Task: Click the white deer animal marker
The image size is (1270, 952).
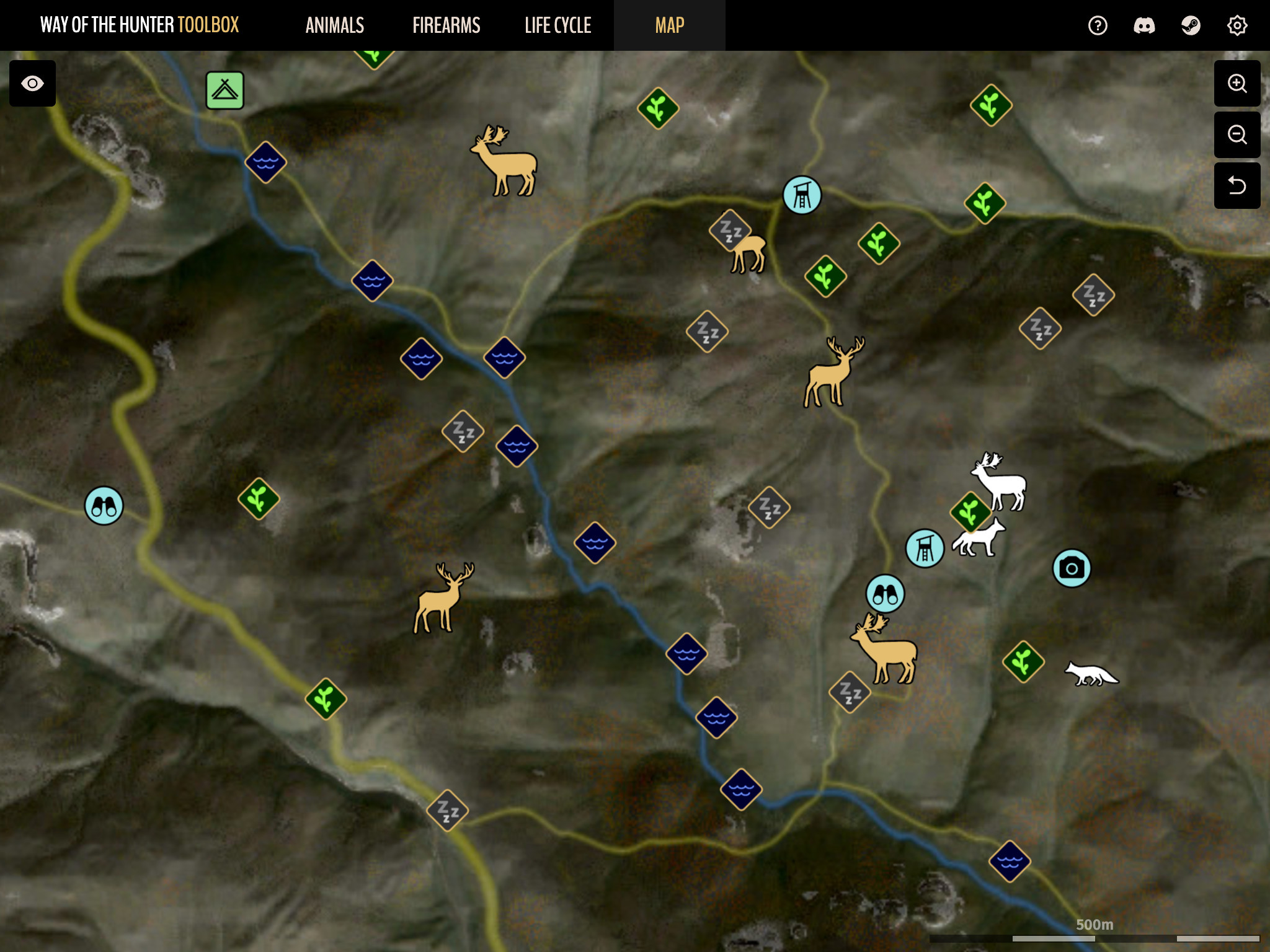Action: point(1000,482)
